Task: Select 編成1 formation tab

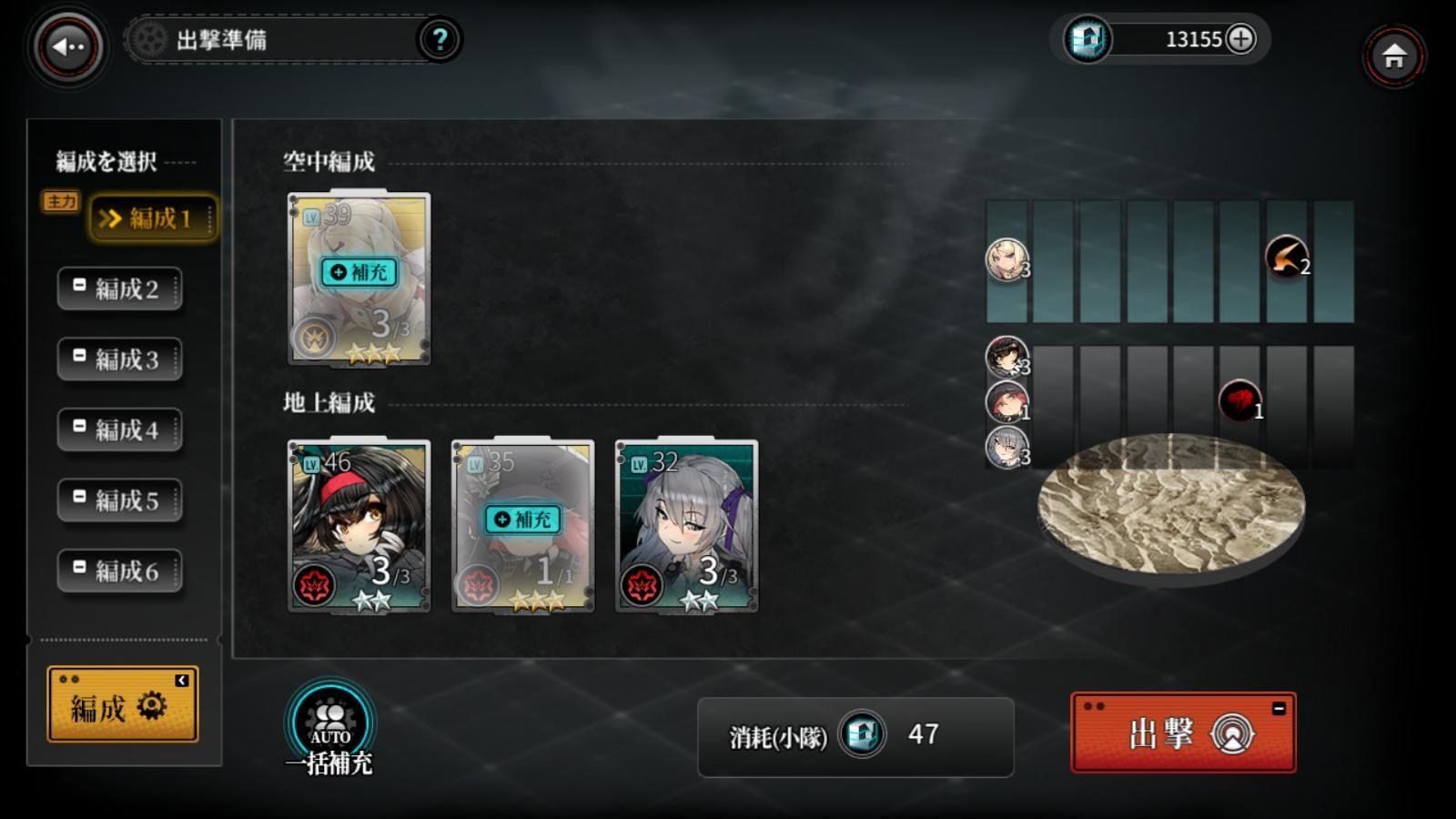Action: click(x=153, y=218)
